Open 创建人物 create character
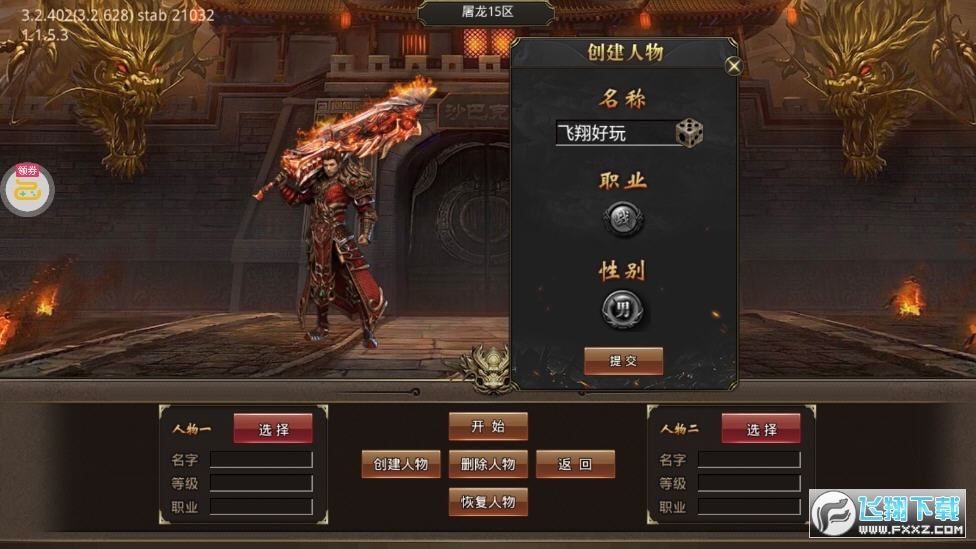Screen dimensions: 976x549 click(400, 464)
